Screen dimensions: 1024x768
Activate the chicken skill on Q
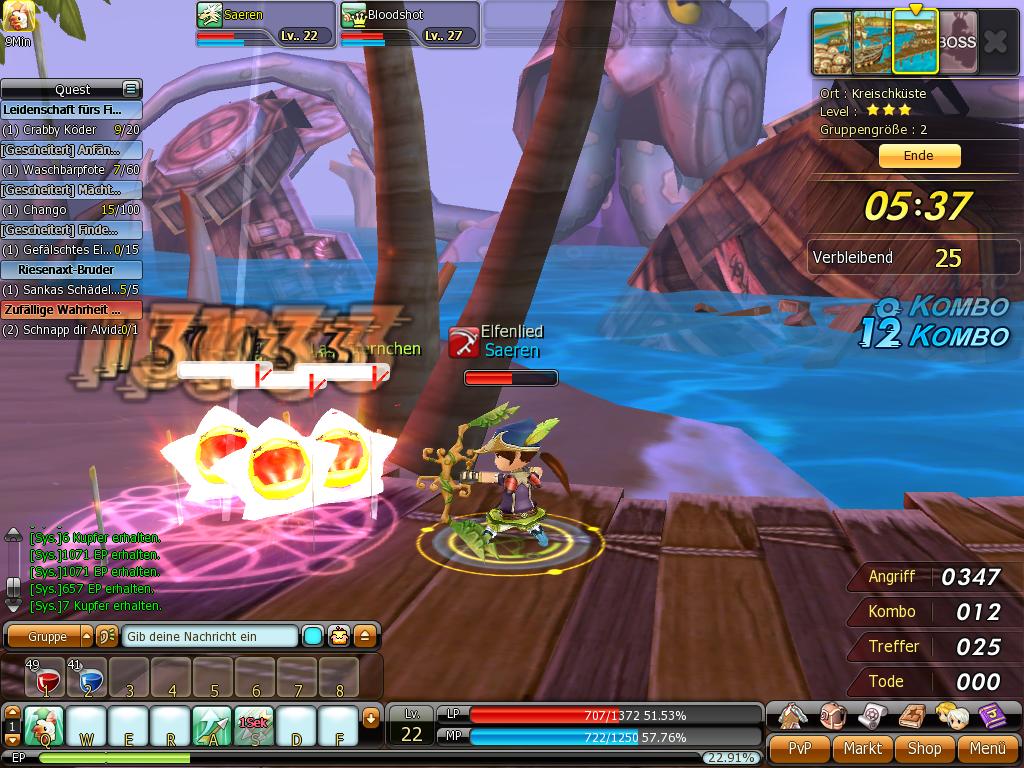pyautogui.click(x=45, y=725)
